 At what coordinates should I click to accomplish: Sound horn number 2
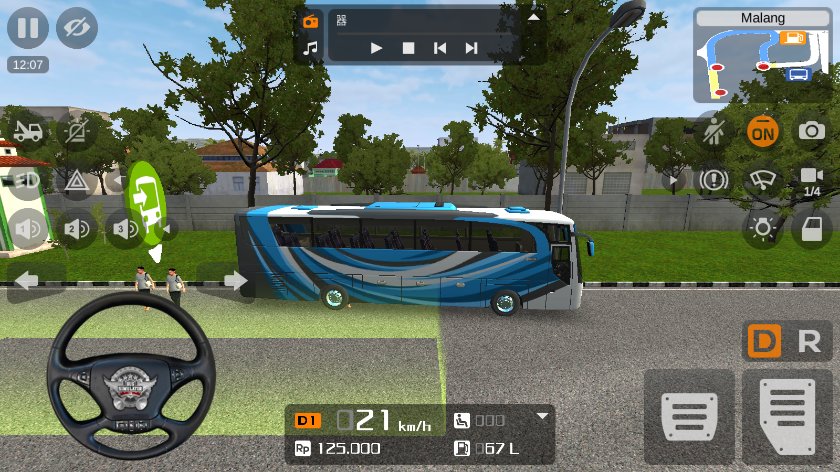77,229
